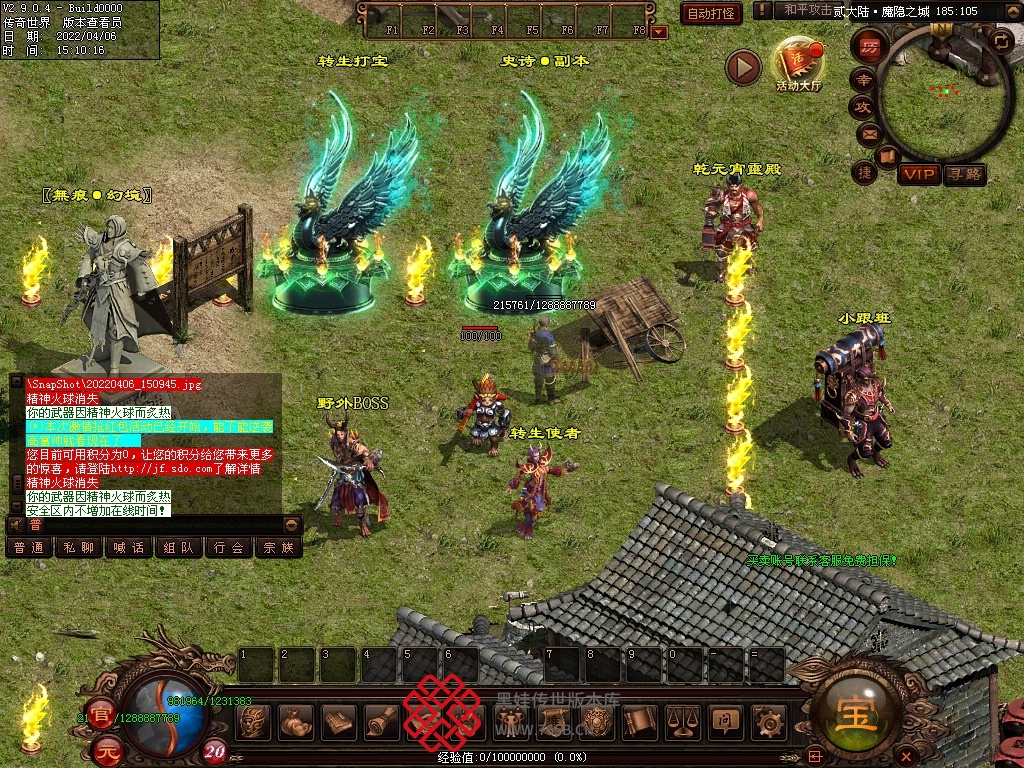Open the bag inventory icon
1024x768 pixels.
296,720
